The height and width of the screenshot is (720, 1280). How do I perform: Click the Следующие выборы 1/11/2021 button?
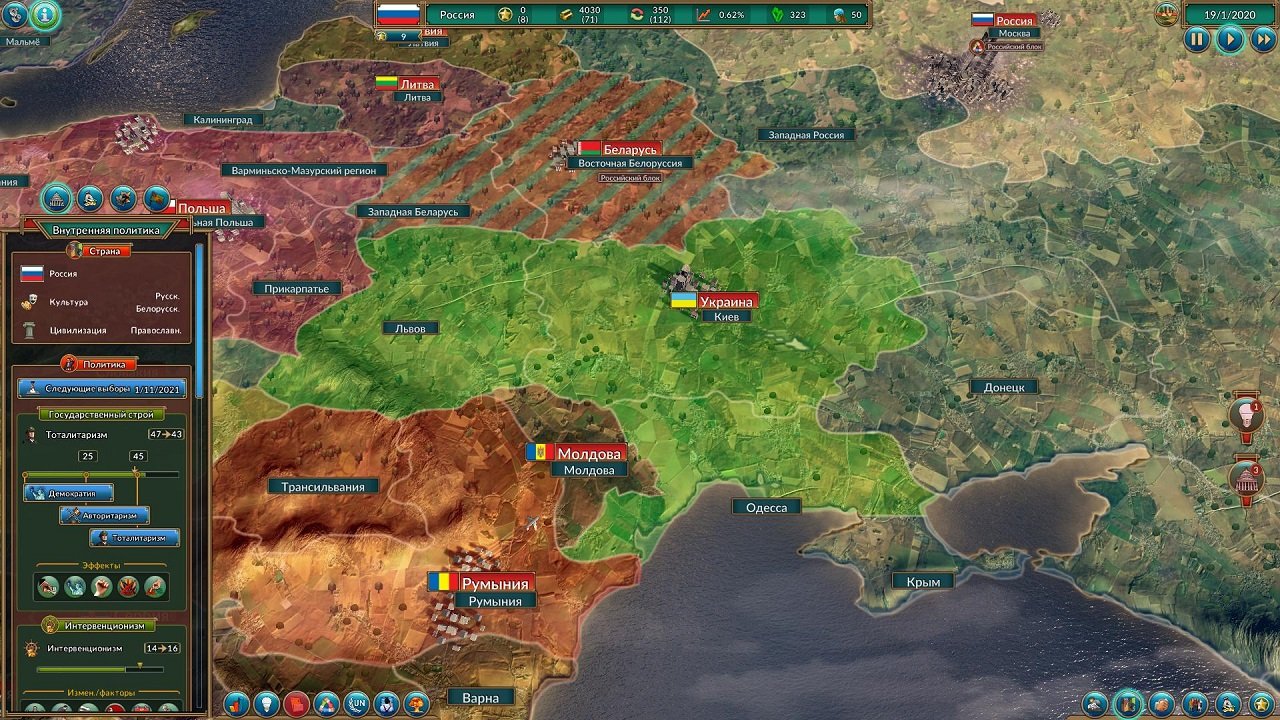click(x=102, y=388)
